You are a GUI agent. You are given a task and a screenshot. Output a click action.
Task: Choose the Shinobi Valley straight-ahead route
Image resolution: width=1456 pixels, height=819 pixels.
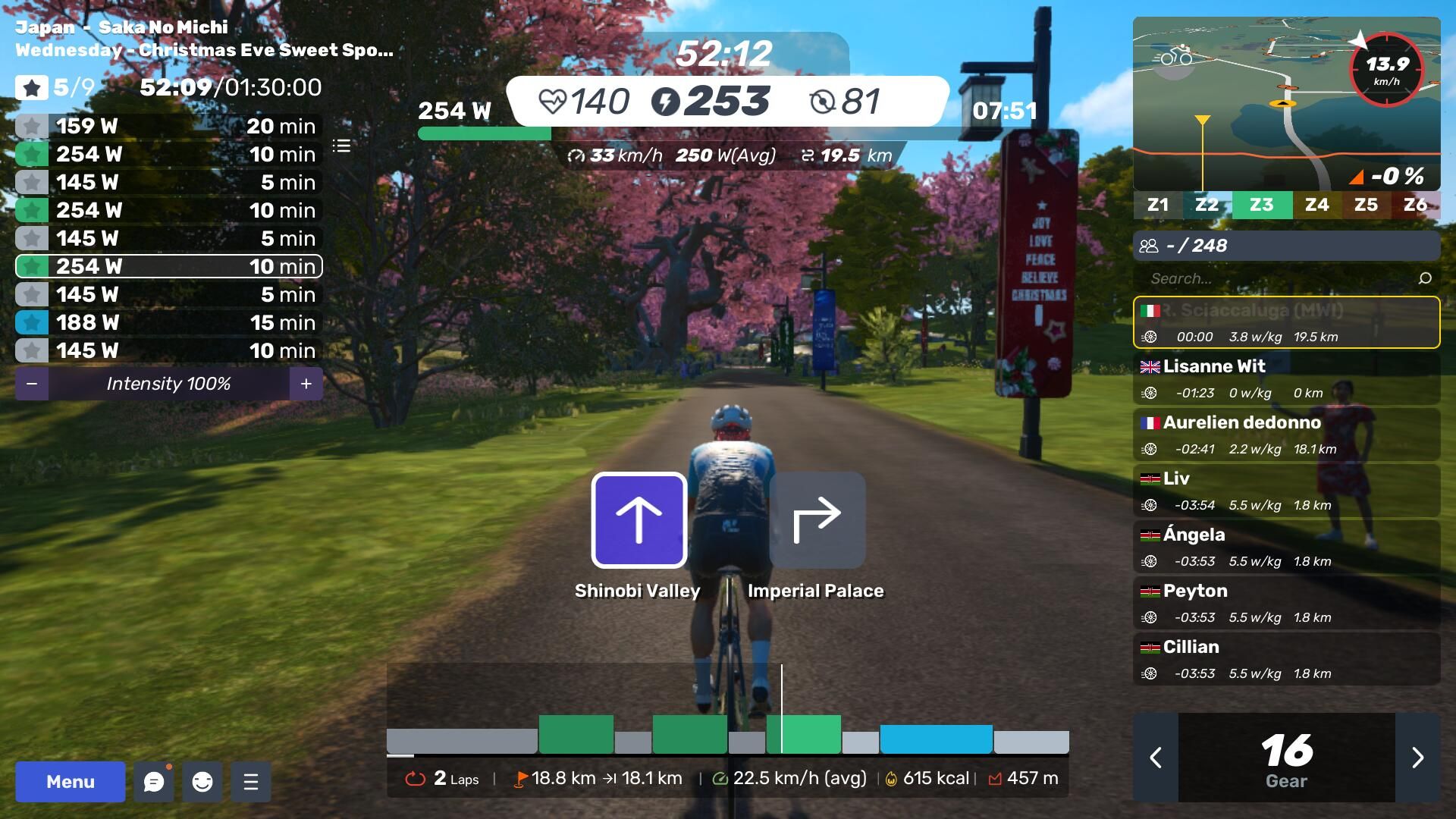639,520
